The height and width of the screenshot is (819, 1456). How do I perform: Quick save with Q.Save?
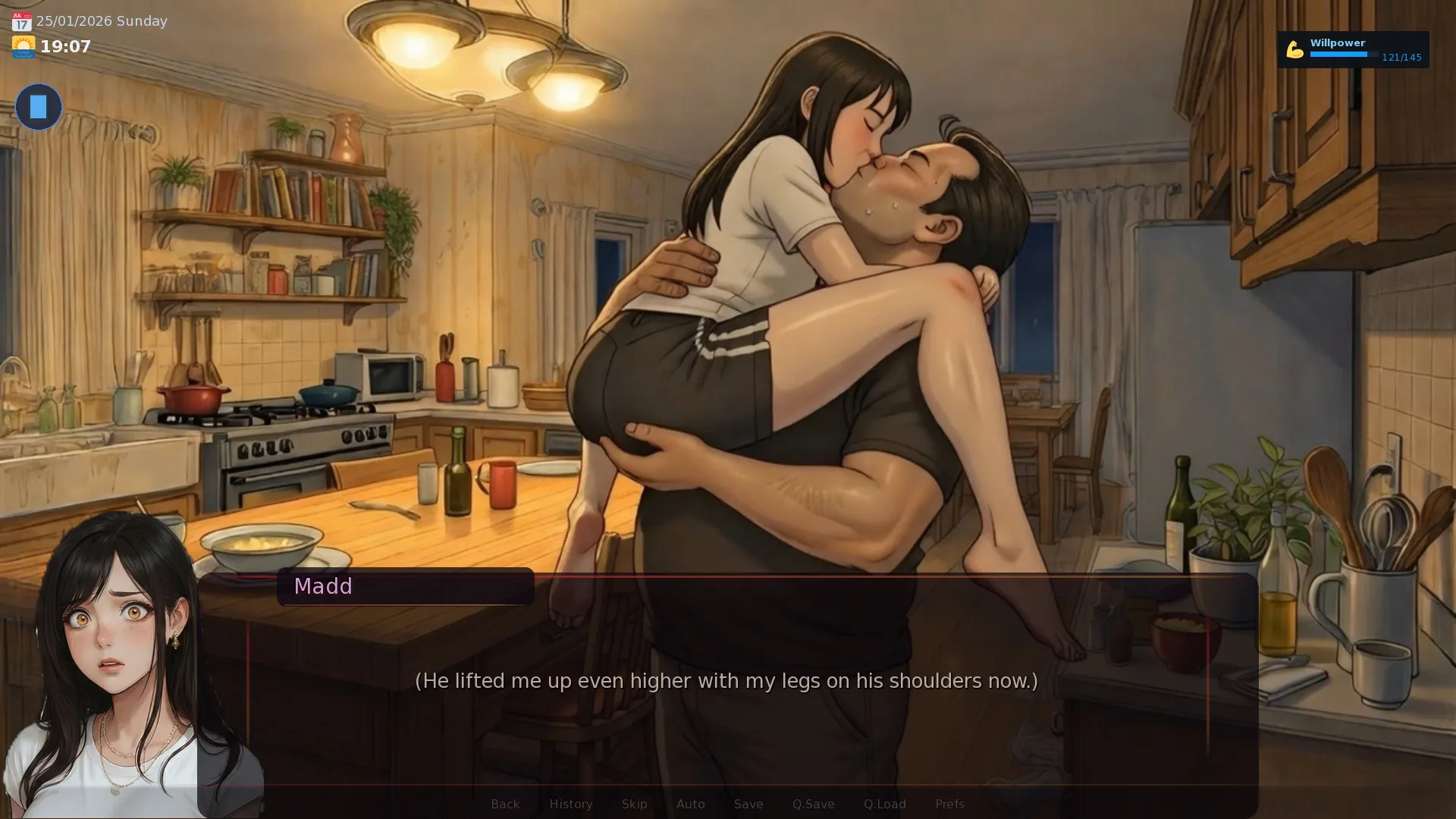click(x=813, y=804)
